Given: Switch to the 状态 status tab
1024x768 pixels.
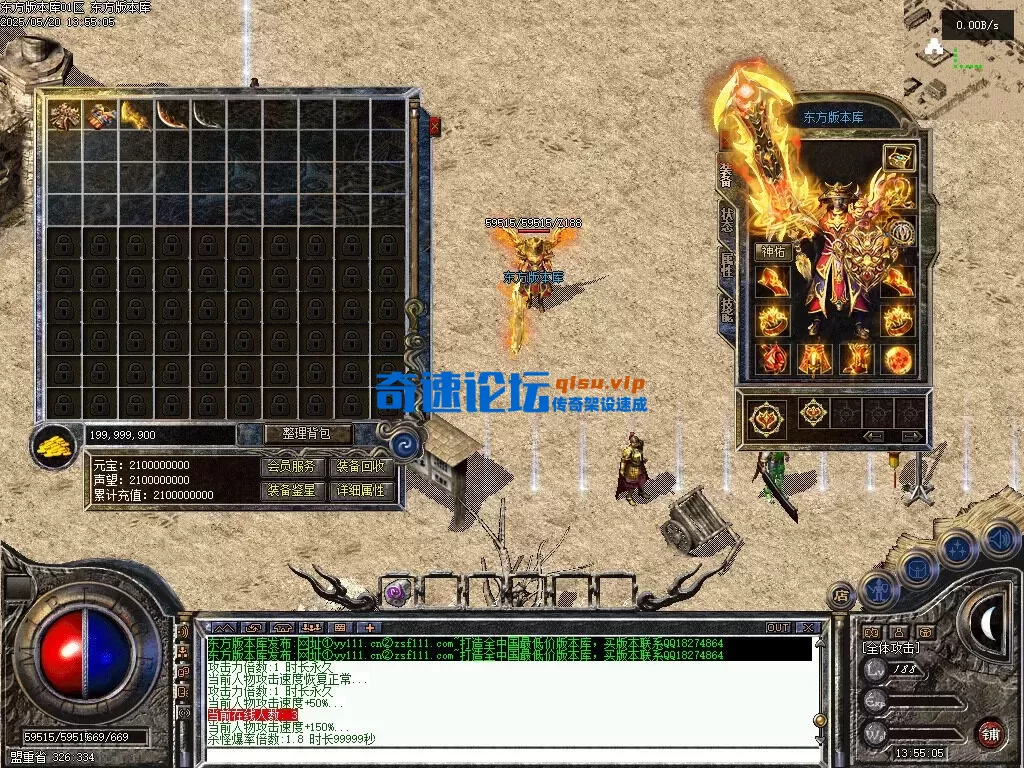Looking at the screenshot, I should pyautogui.click(x=727, y=221).
